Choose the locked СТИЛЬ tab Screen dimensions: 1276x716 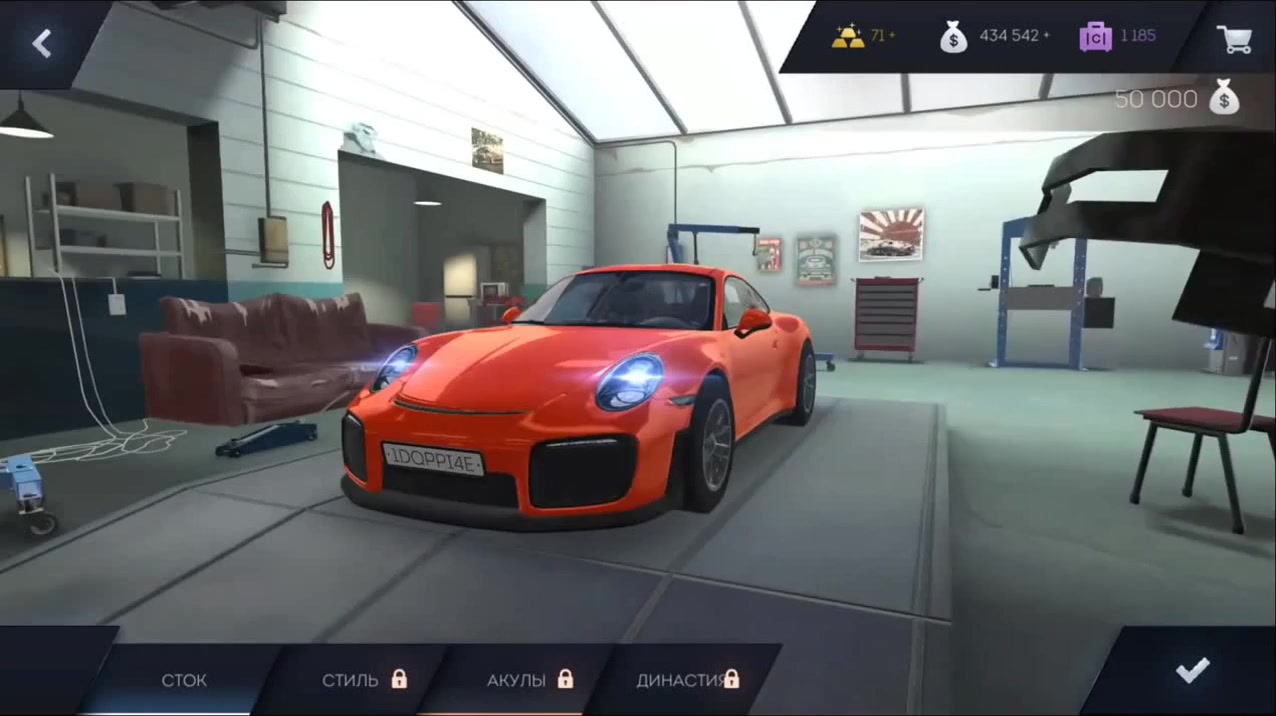coord(362,680)
